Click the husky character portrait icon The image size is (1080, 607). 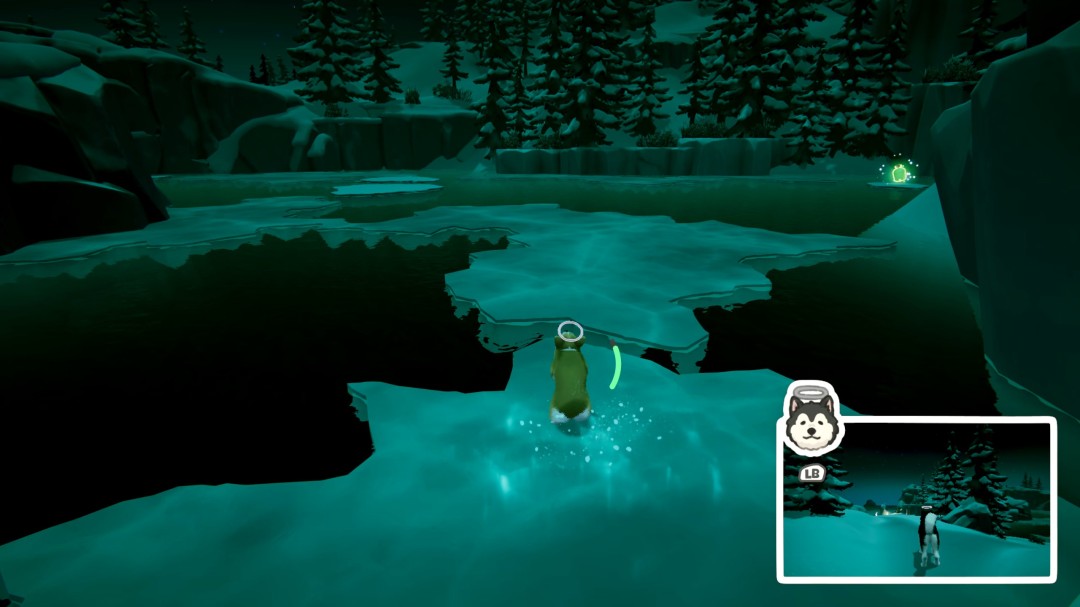coord(811,420)
